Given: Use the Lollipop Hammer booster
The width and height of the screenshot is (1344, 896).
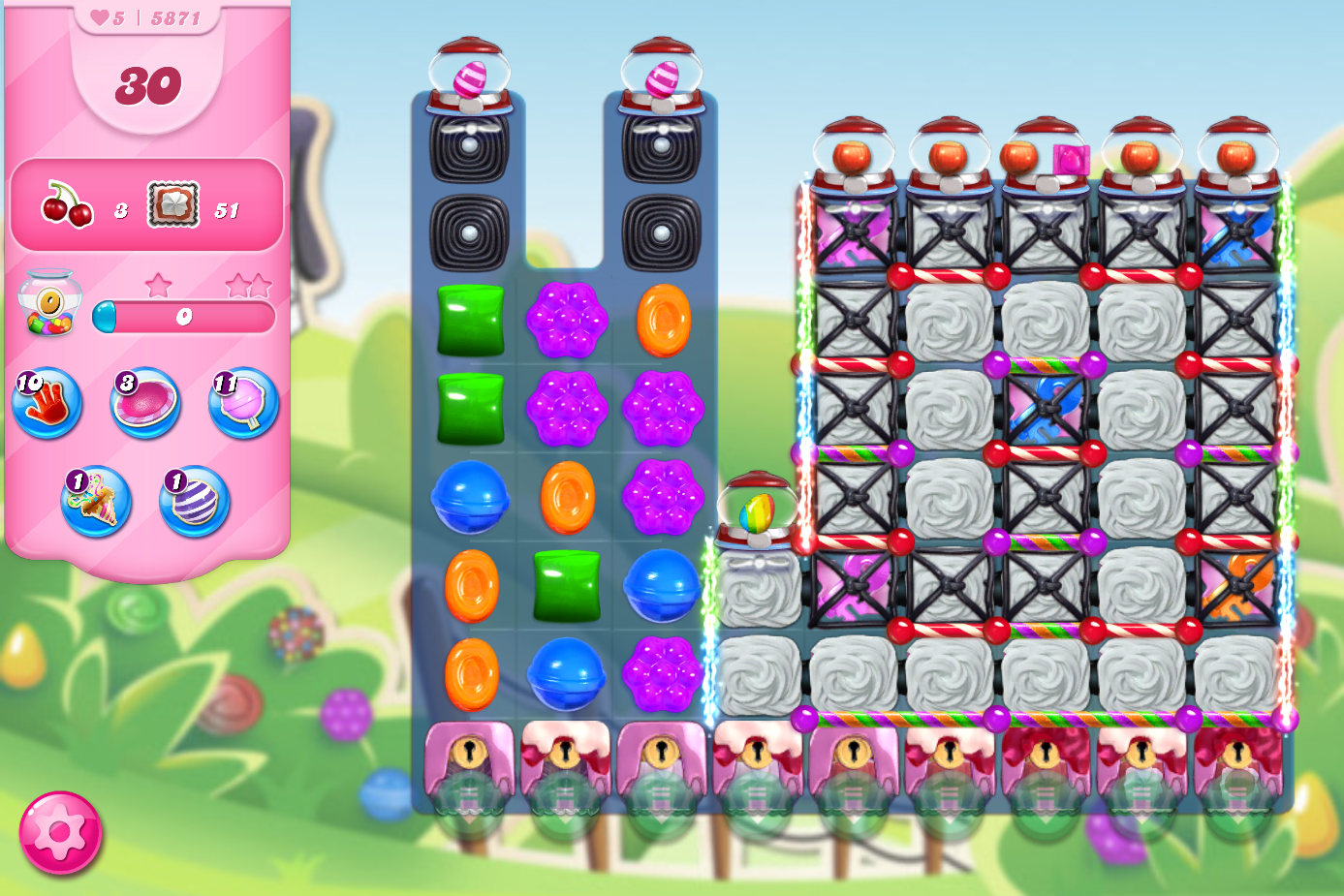Looking at the screenshot, I should (x=241, y=407).
